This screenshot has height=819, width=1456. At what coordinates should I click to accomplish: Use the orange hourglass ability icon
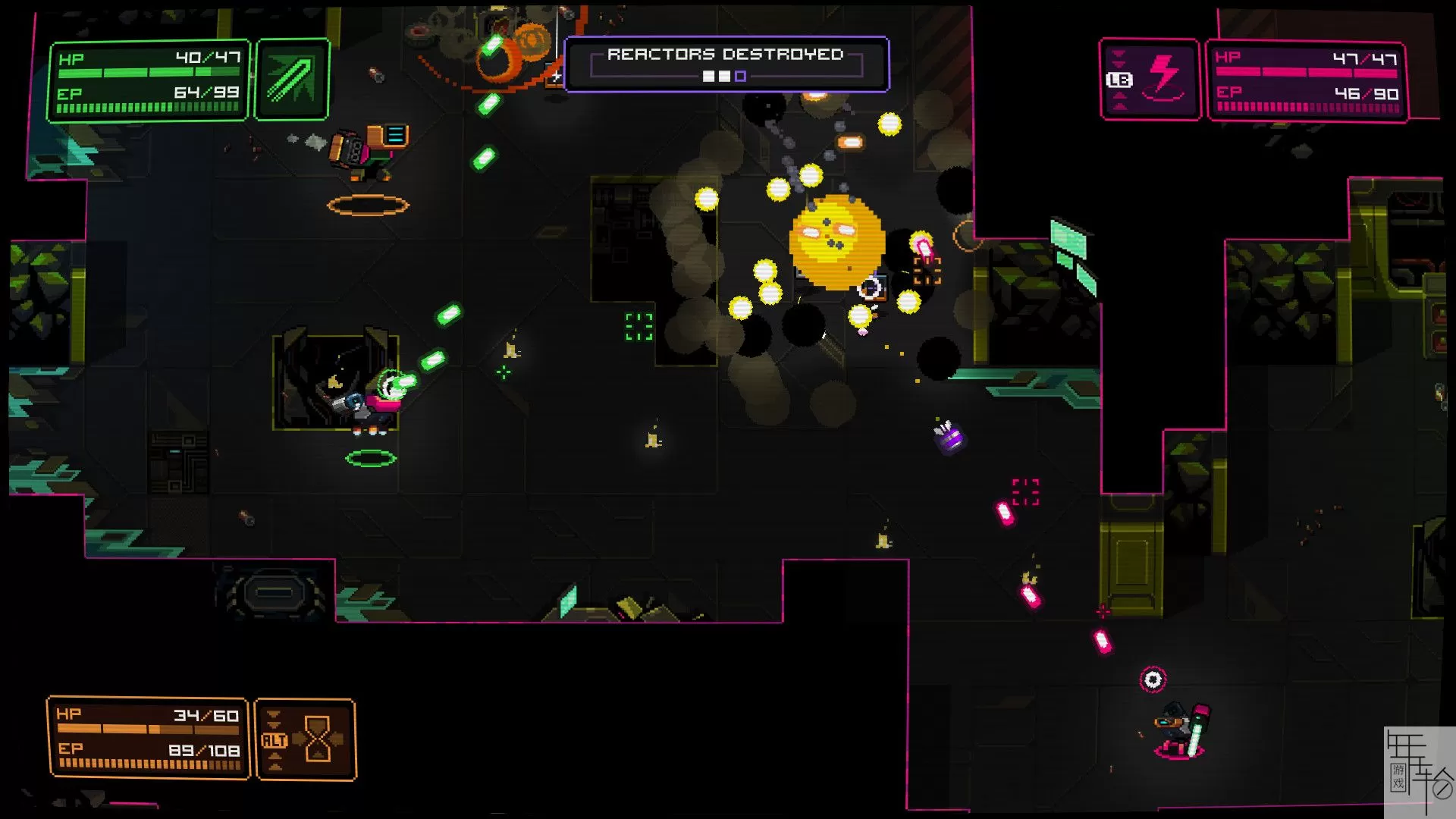[x=306, y=739]
